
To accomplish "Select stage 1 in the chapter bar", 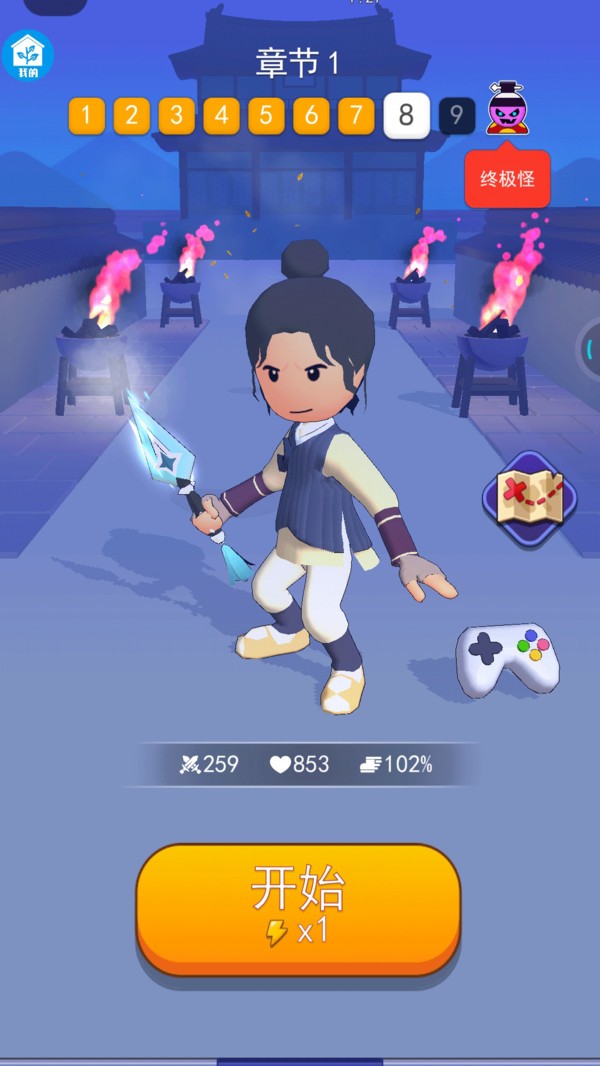I will [86, 116].
